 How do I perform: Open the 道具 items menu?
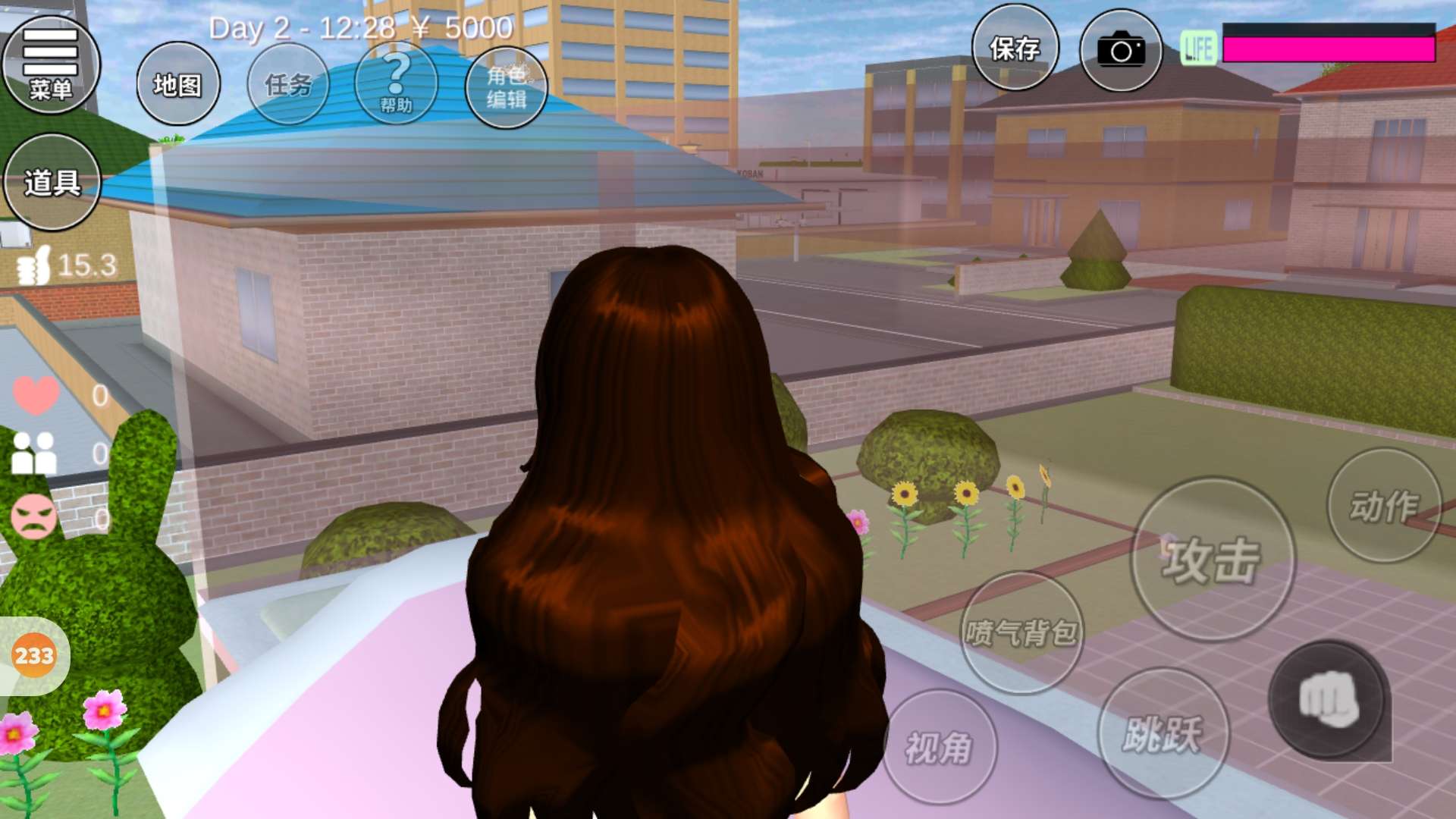52,182
